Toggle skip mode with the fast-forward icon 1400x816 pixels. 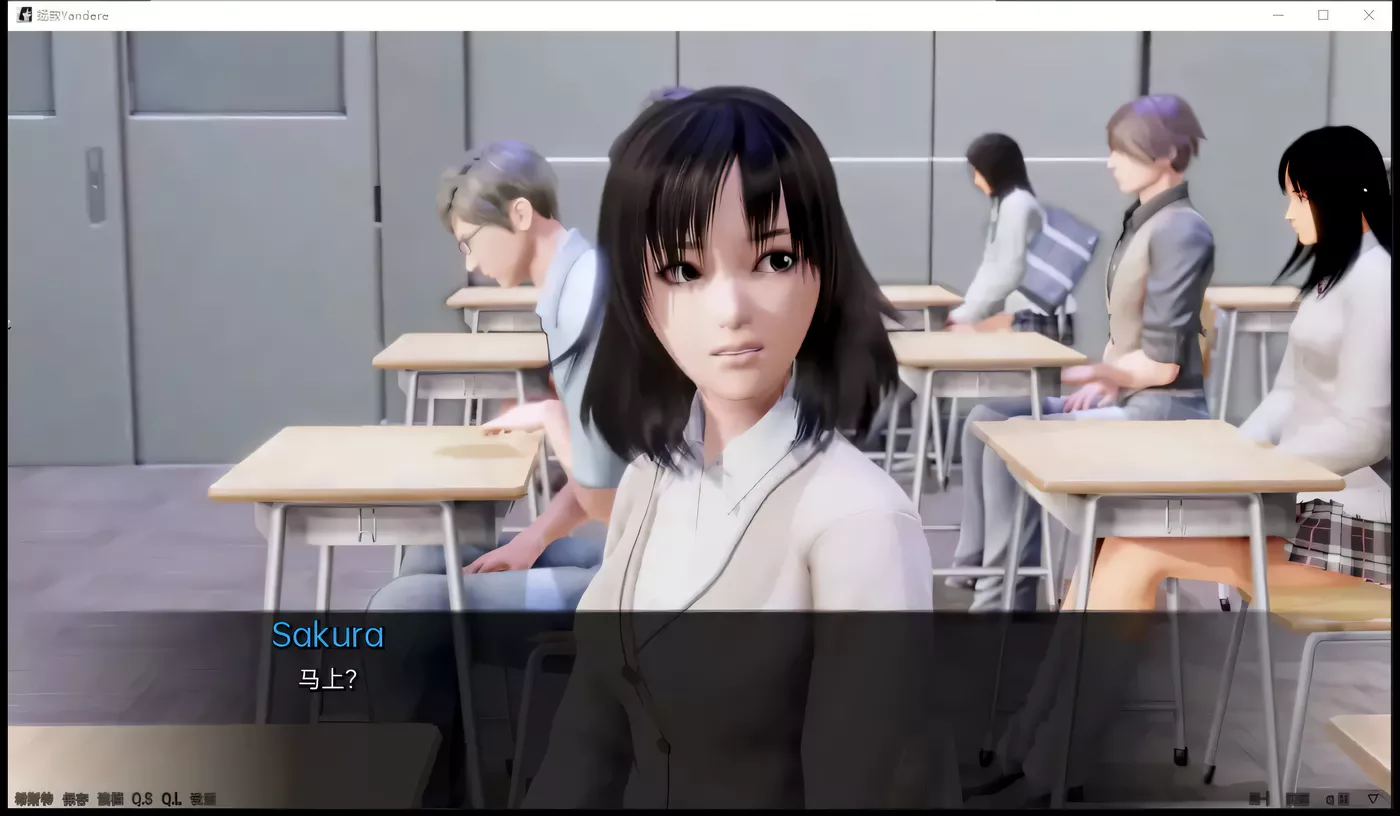(x=1258, y=798)
